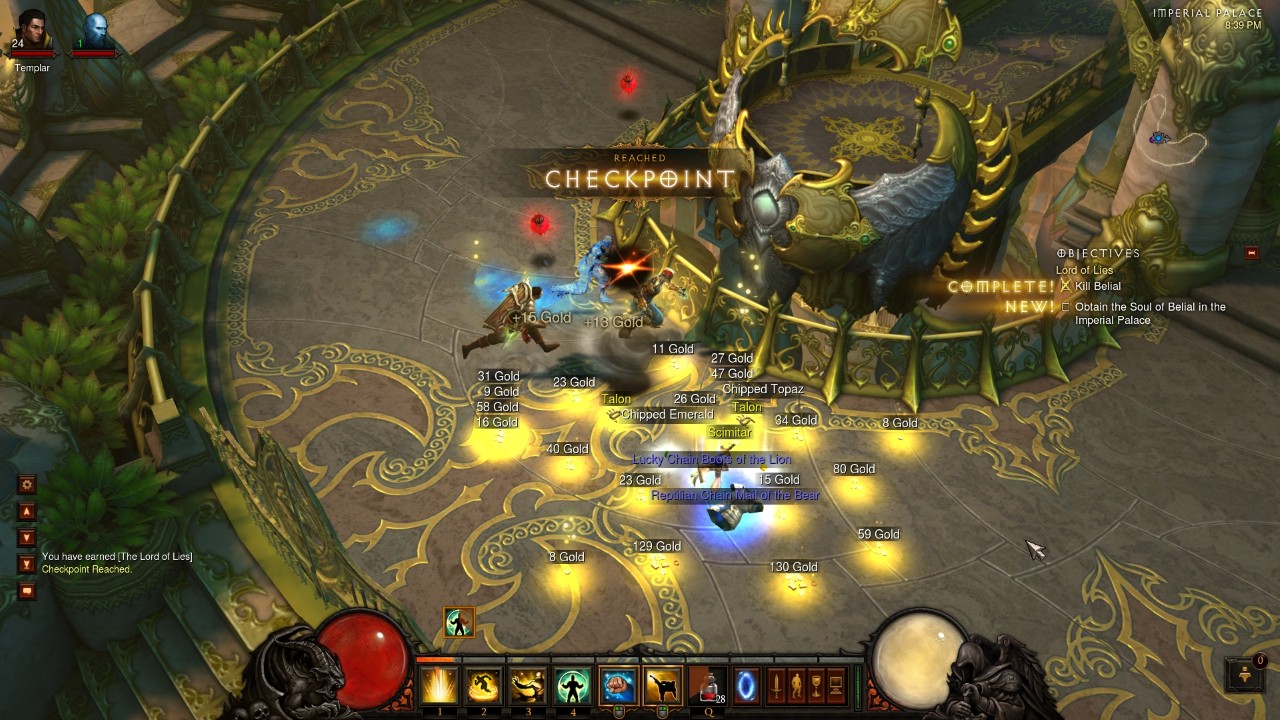Screen dimensions: 1280x720
Task: Open the chat speech bubble button
Action: click(x=27, y=591)
